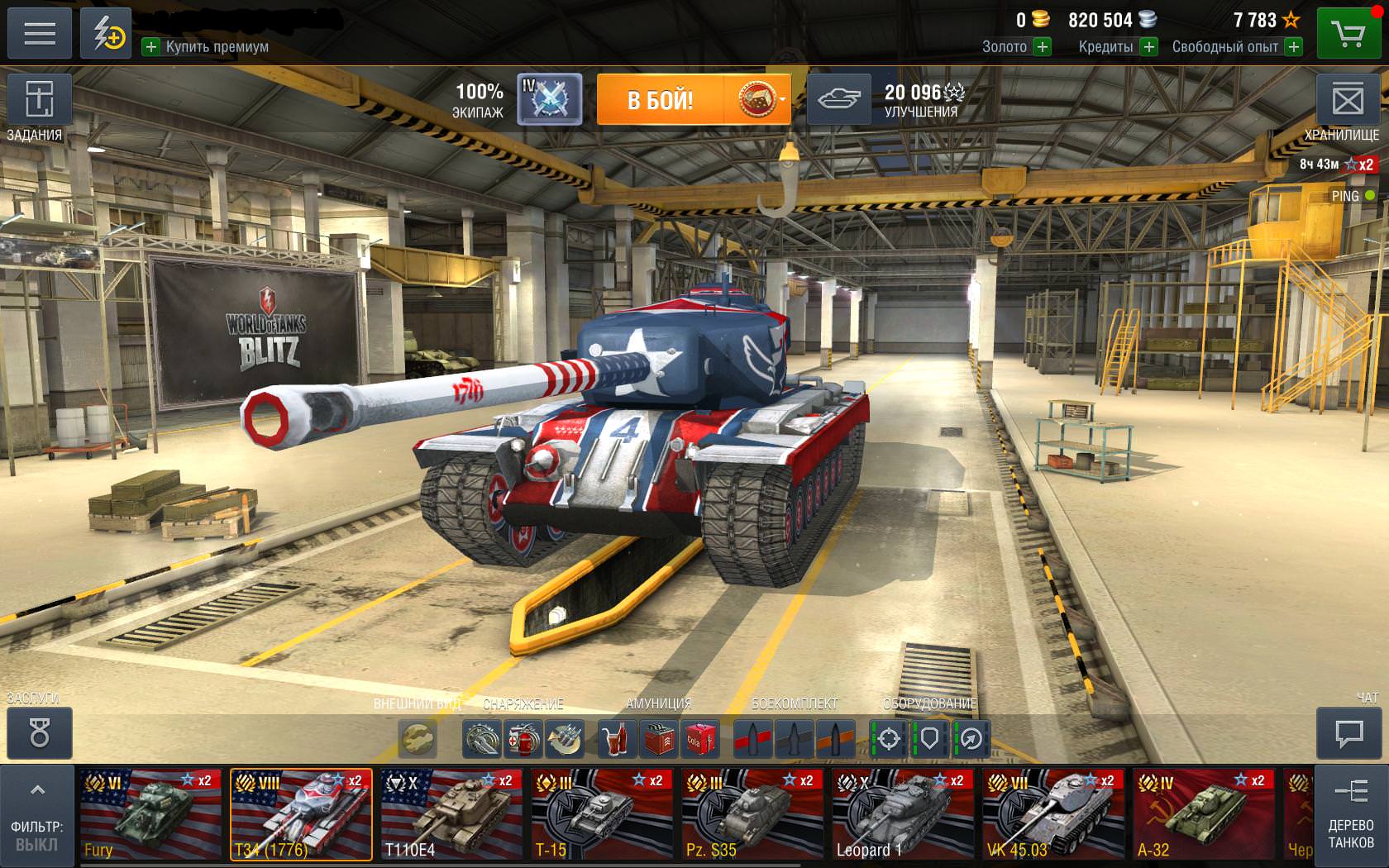This screenshot has height=868, width=1389.
Task: Open the Задания missions panel
Action: click(x=39, y=102)
